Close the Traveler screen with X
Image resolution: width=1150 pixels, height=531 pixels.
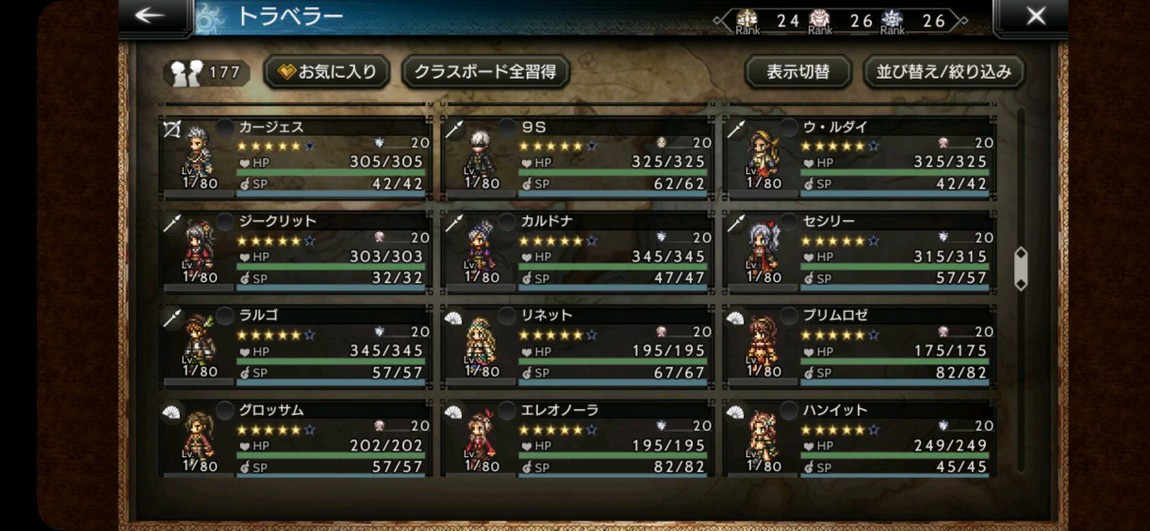point(1036,16)
